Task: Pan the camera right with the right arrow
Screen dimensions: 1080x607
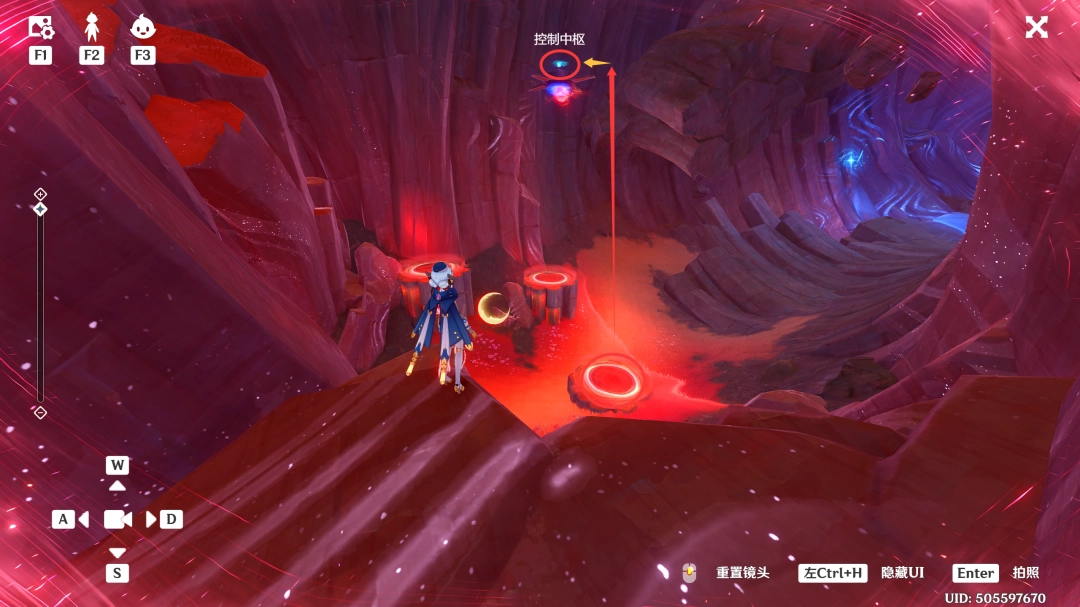Action: pos(152,519)
